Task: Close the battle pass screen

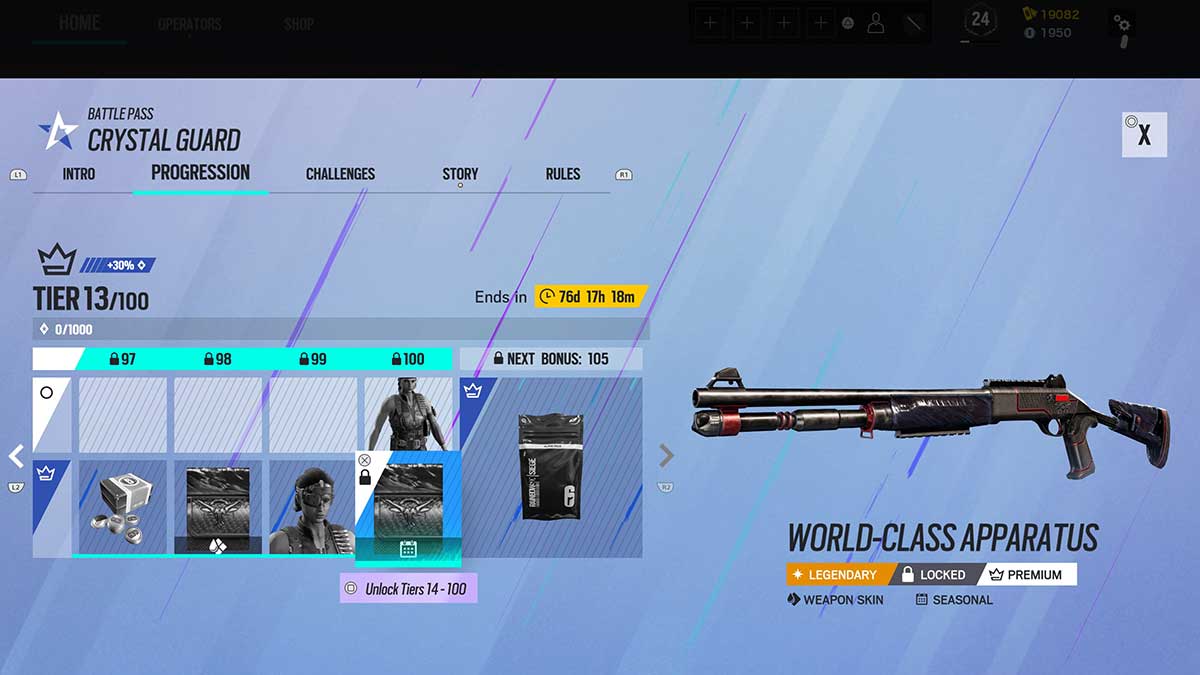Action: coord(1144,135)
